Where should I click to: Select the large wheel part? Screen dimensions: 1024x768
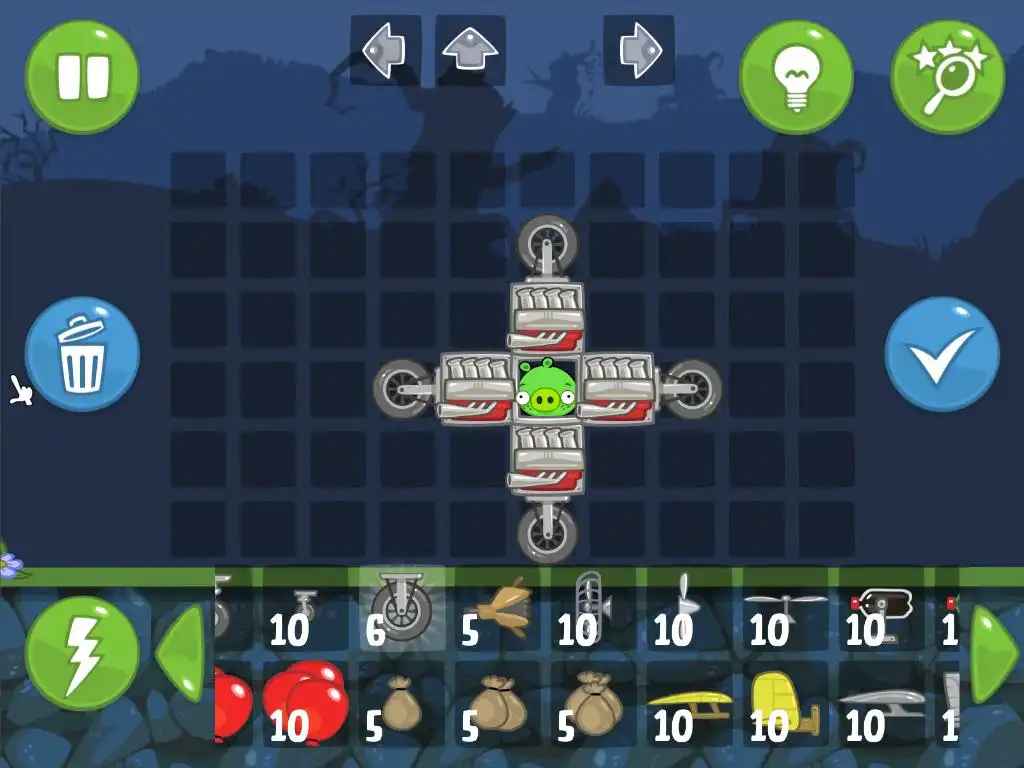coord(401,609)
